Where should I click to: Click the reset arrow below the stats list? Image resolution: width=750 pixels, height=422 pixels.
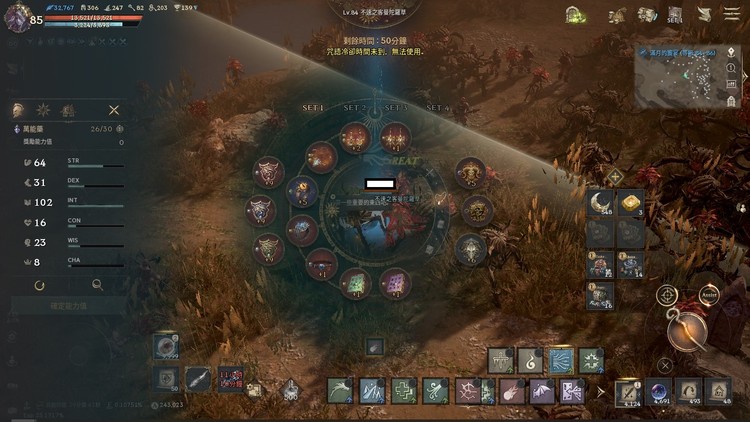[x=38, y=285]
